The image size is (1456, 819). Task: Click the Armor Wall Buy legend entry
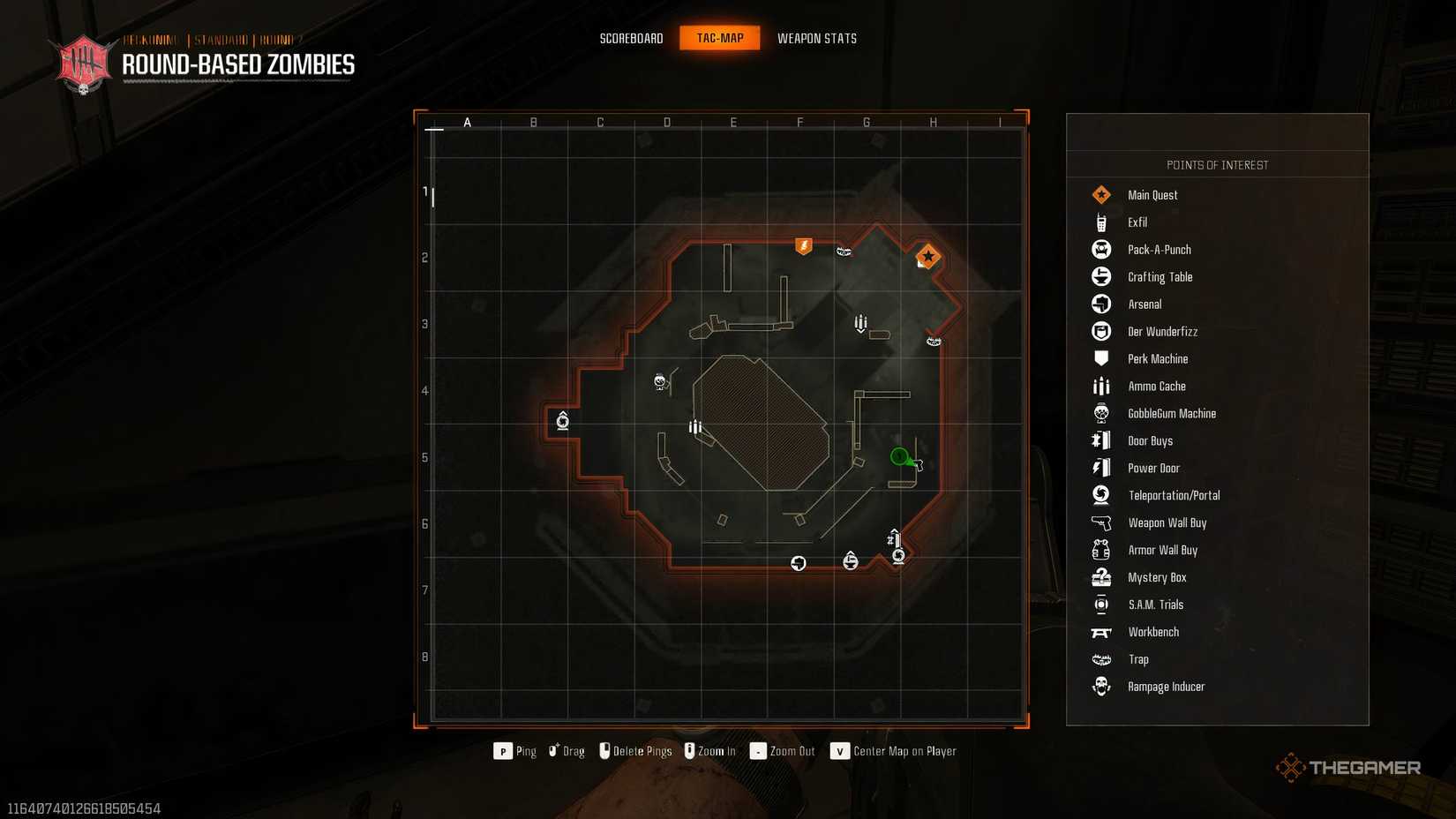pos(1162,551)
